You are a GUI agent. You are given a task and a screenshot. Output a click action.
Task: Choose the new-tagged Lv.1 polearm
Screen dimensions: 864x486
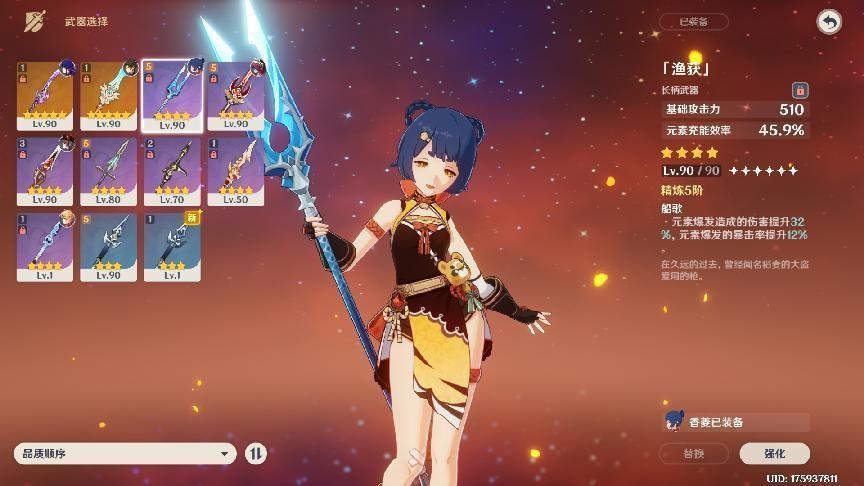click(x=172, y=247)
